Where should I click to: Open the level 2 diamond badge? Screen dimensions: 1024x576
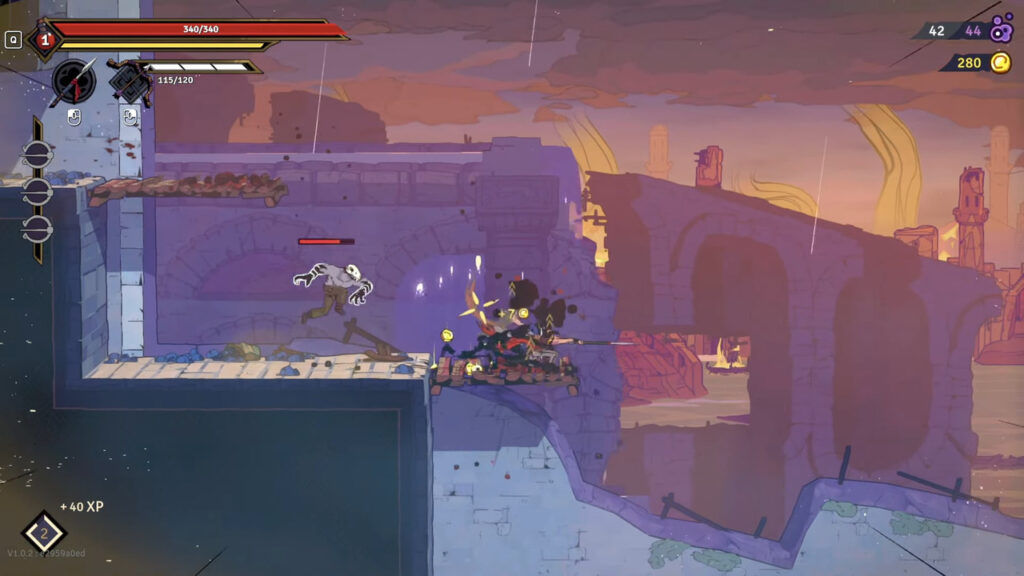point(44,533)
